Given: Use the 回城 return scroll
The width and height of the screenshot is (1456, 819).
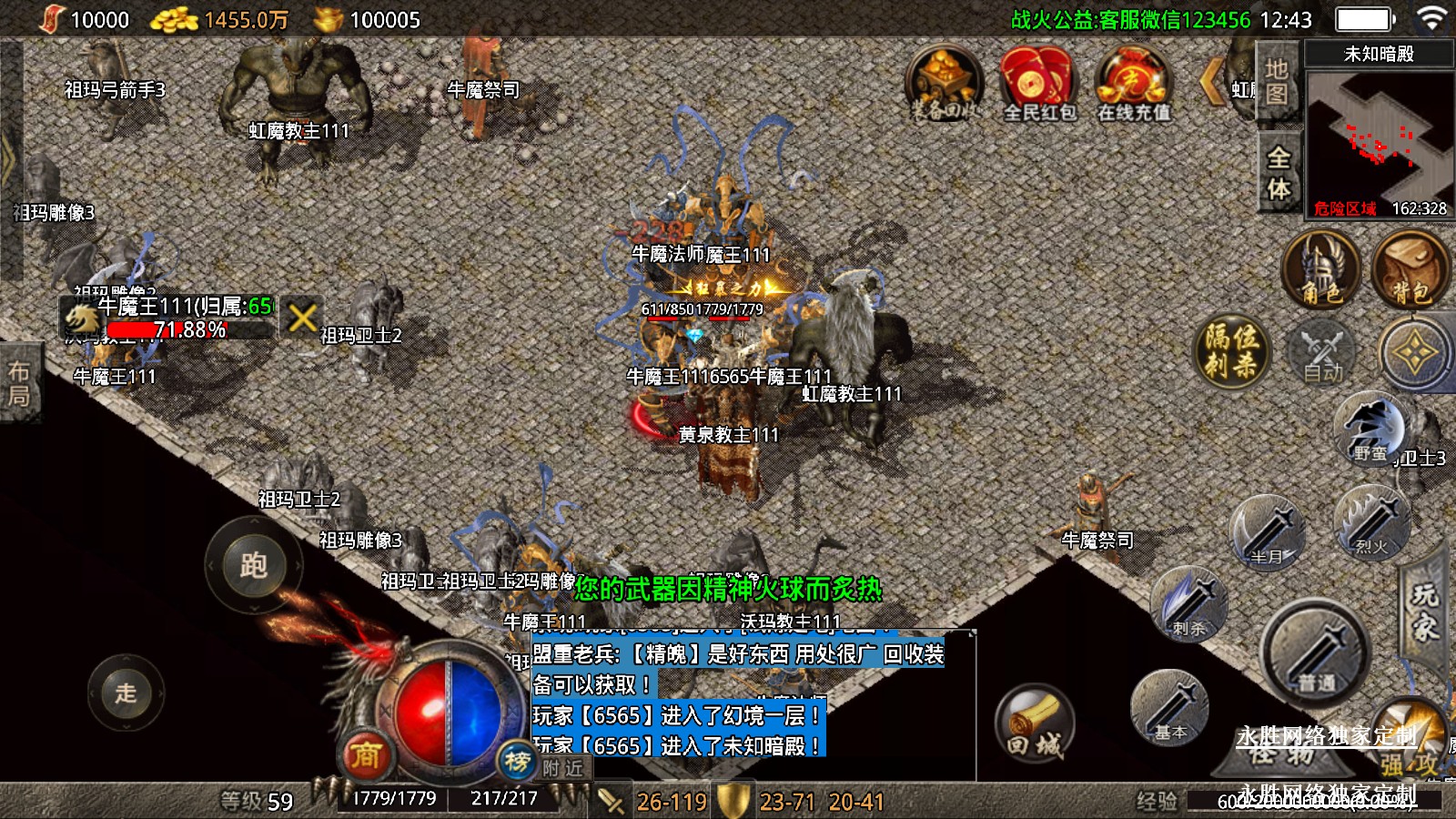Looking at the screenshot, I should [1035, 723].
